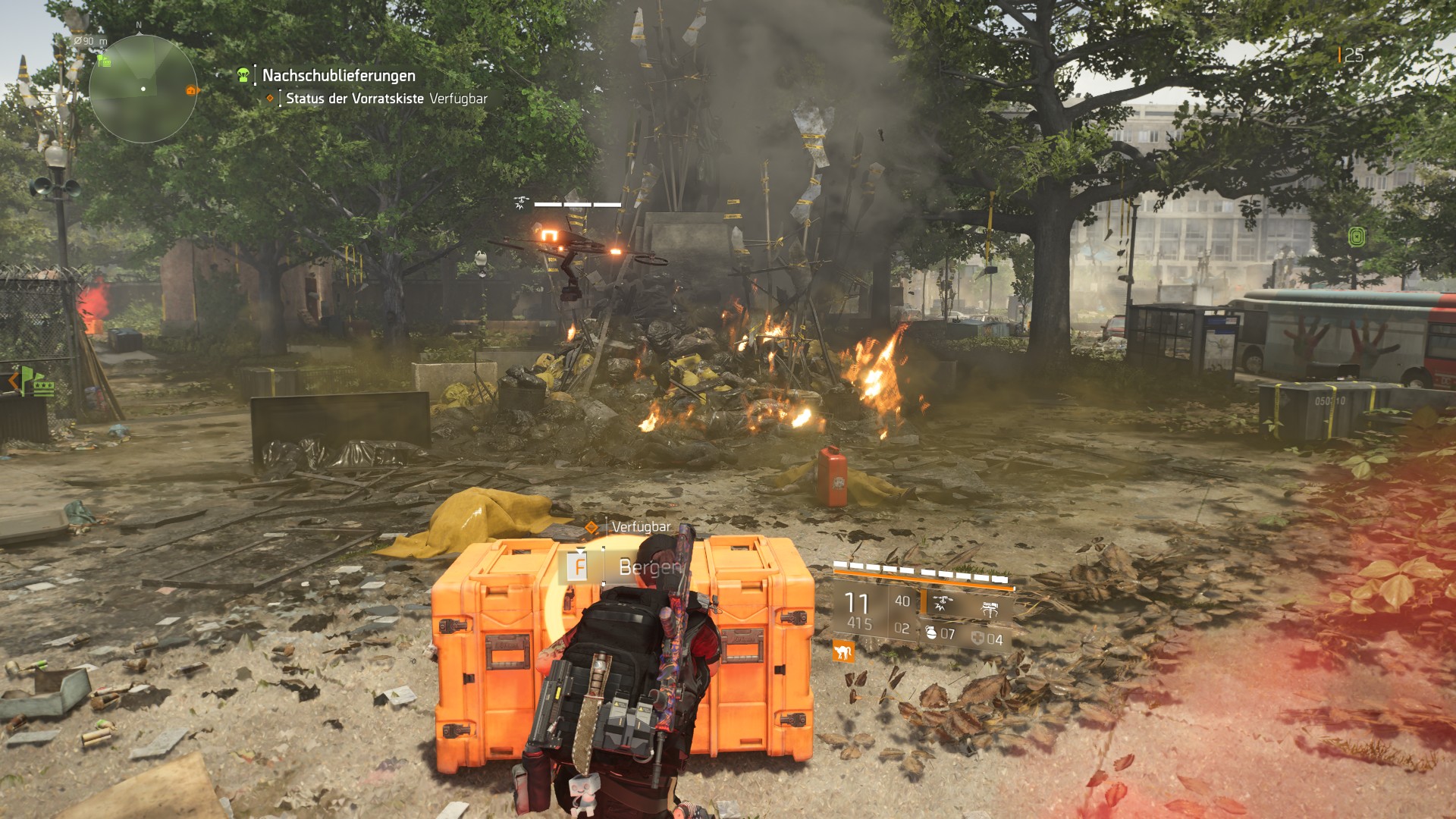Click the grenade icon showing 07
The height and width of the screenshot is (819, 1456).
[x=931, y=632]
